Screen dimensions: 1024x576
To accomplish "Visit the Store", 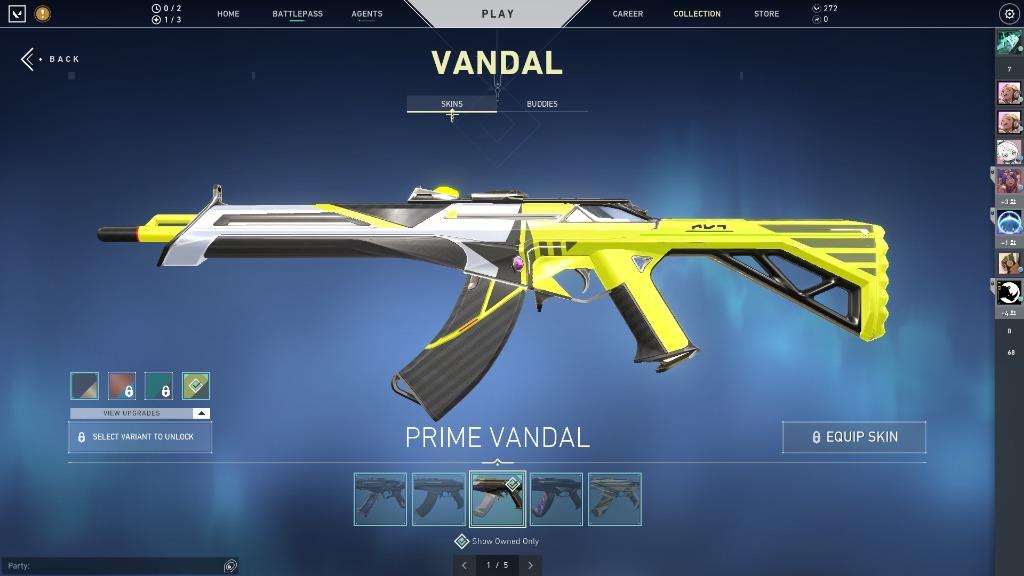I will (767, 14).
